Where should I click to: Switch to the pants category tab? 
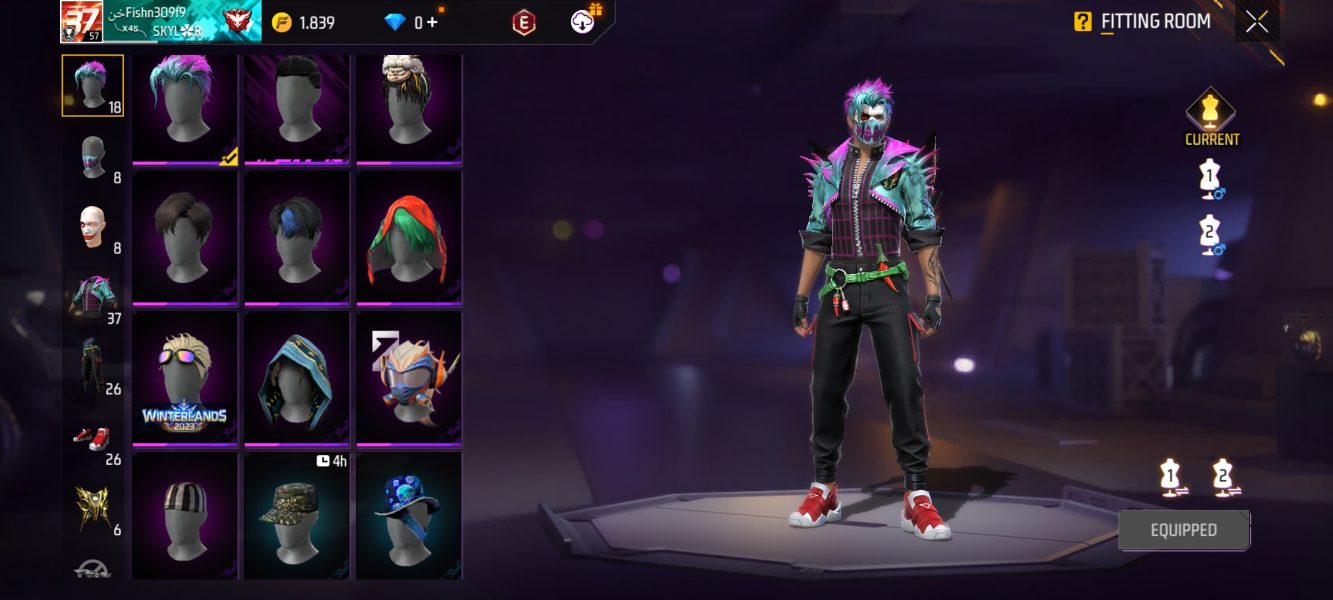pyautogui.click(x=92, y=366)
